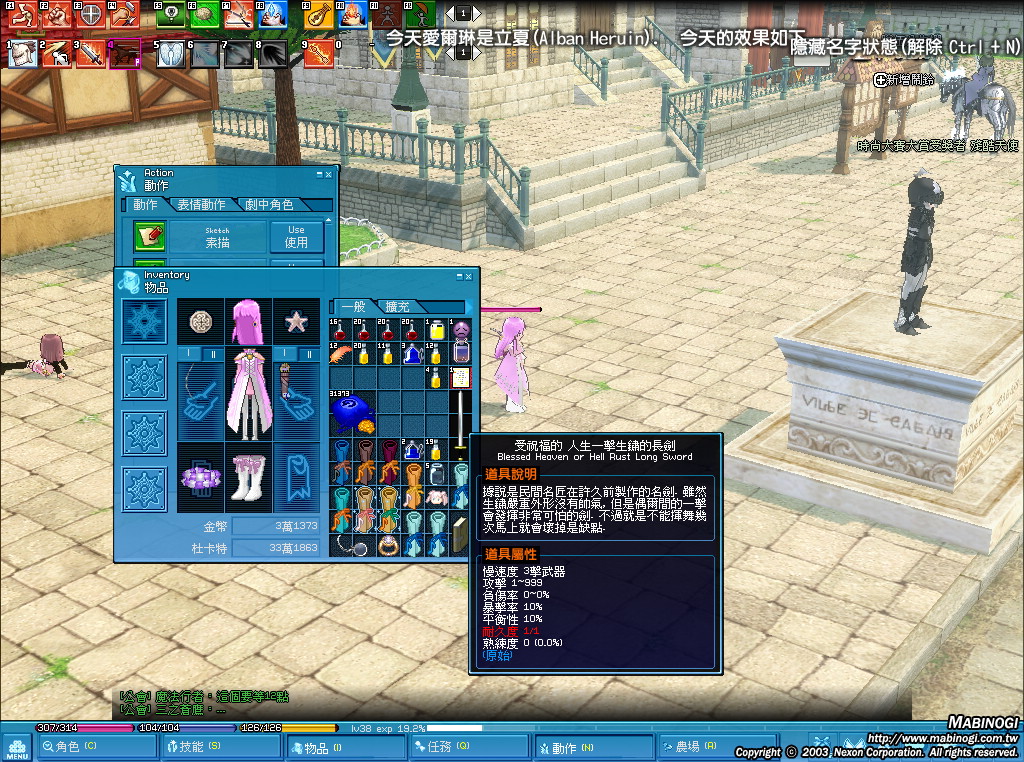
Task: Close the Inventory window
Action: pos(469,276)
